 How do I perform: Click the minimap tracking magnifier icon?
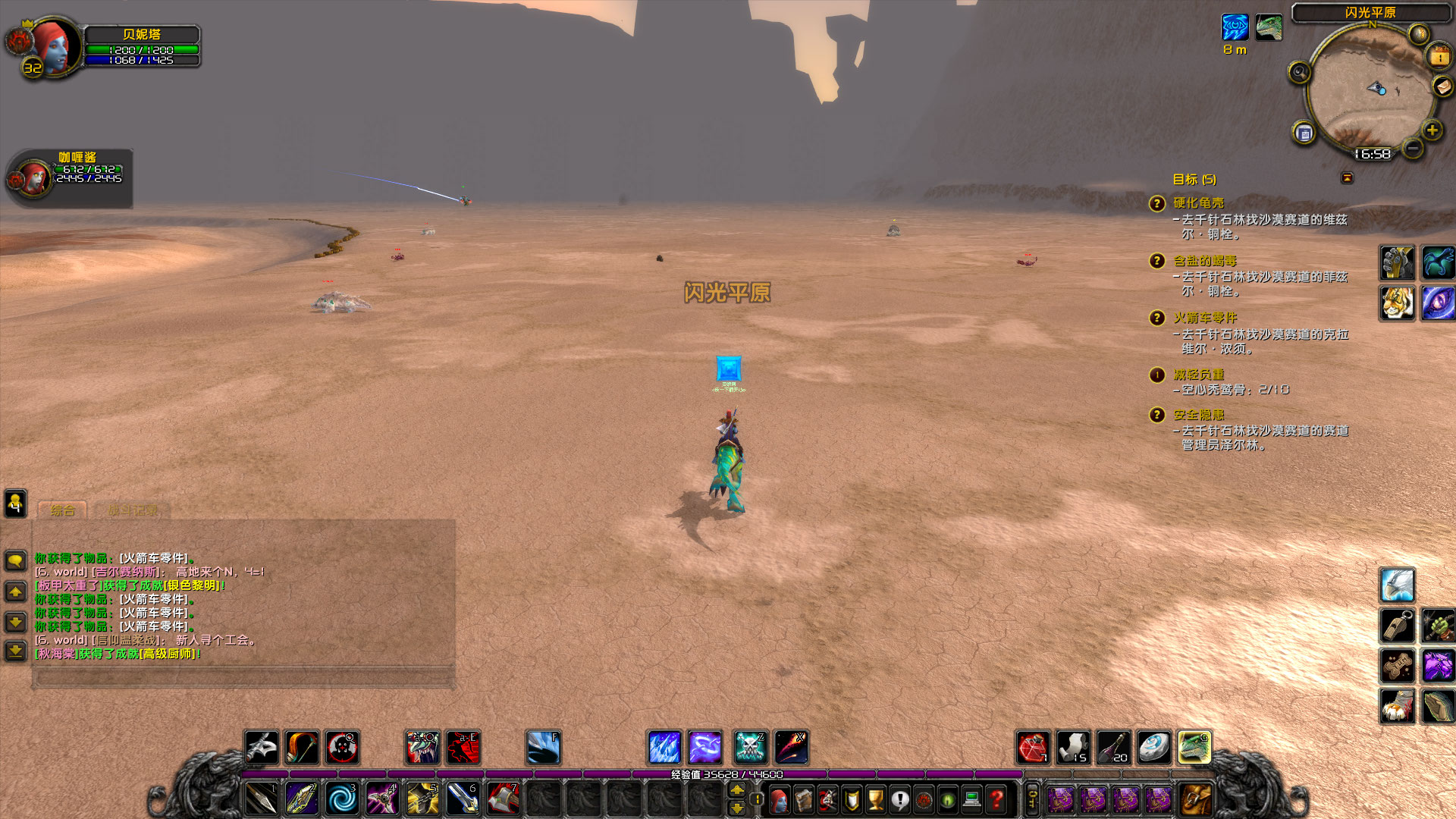(x=1300, y=71)
